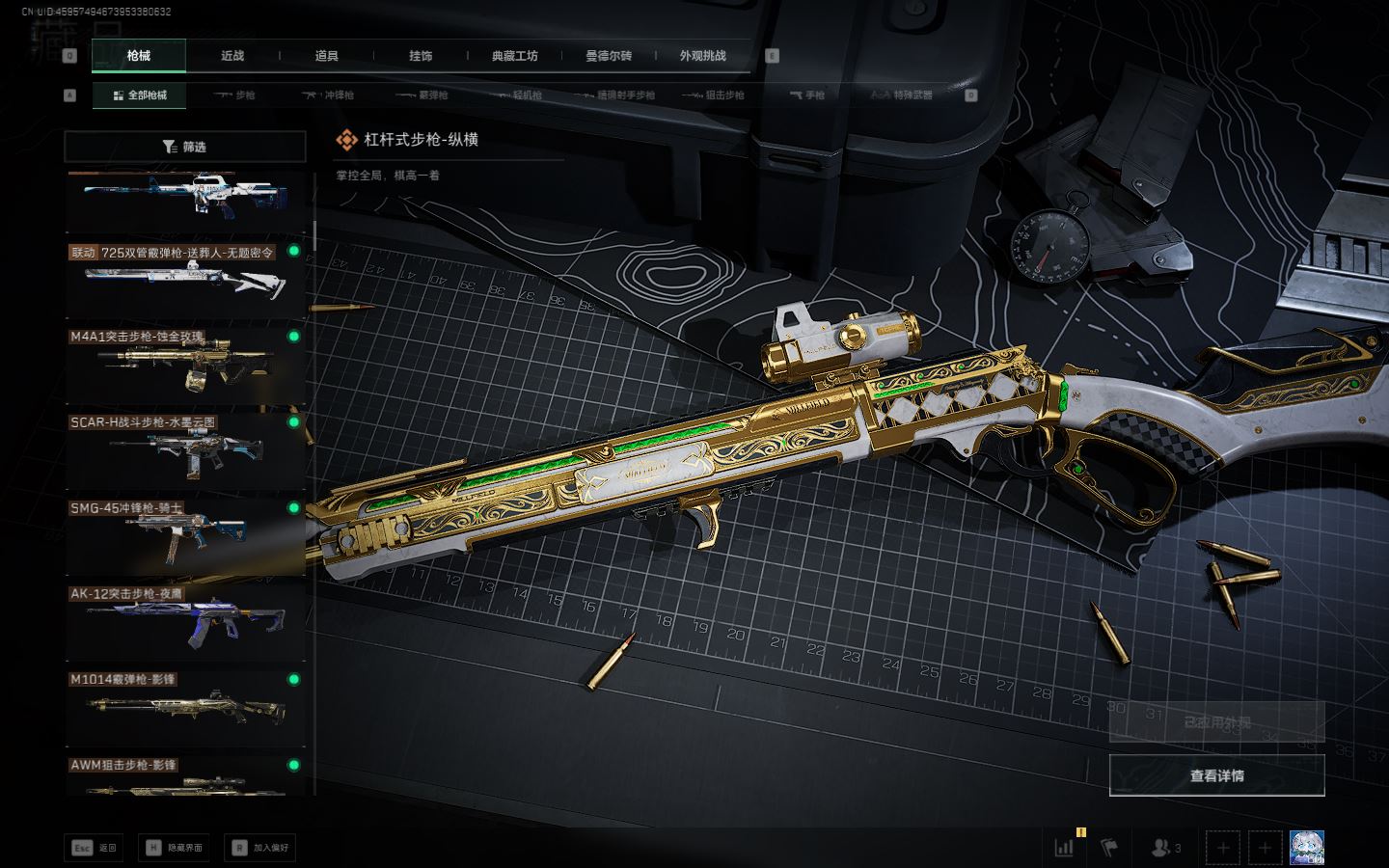Screen dimensions: 1389x868
Task: Choose the M1014霰弹枪 影锋 skin
Action: 184,707
